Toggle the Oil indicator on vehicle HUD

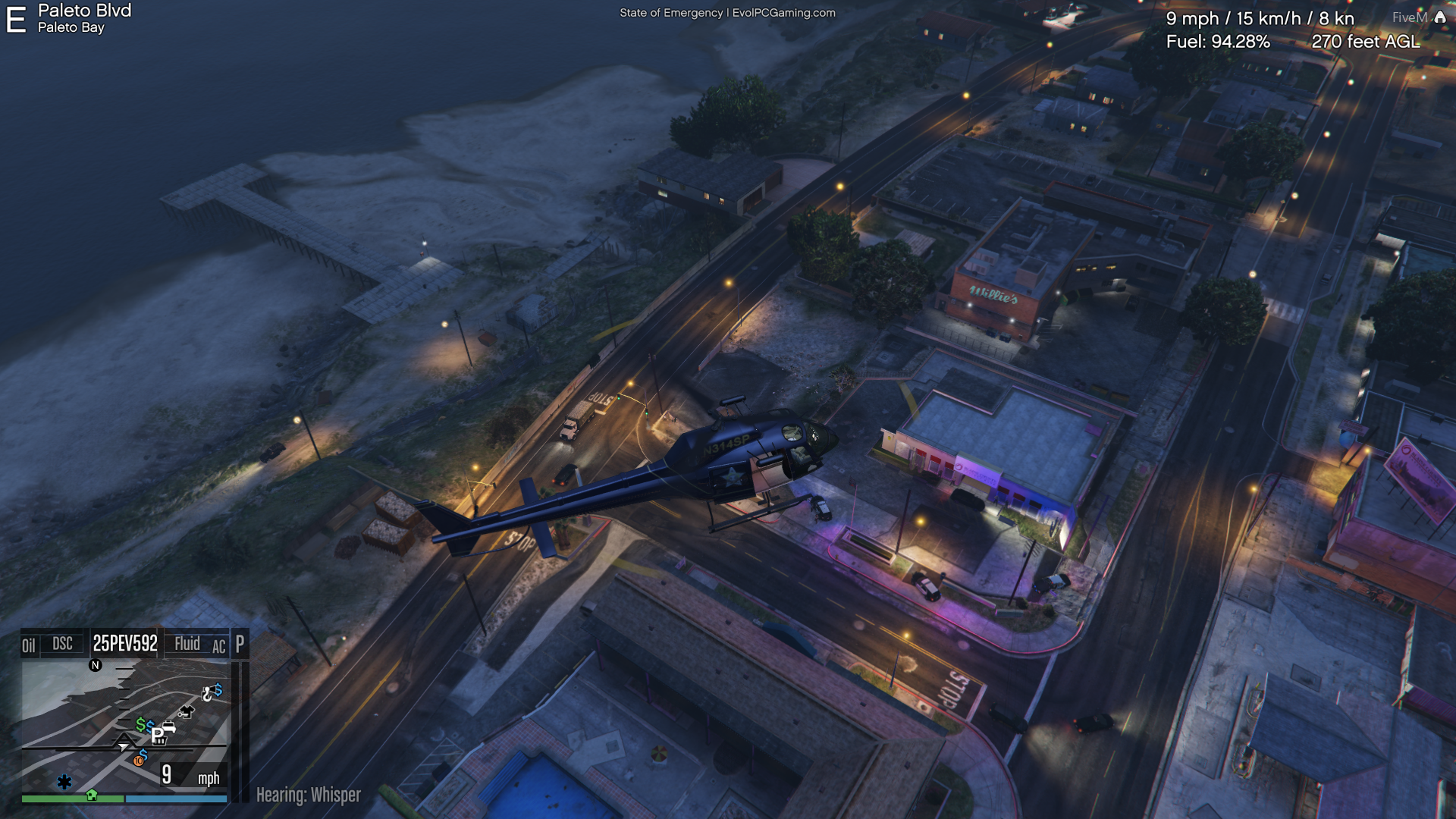pyautogui.click(x=29, y=645)
